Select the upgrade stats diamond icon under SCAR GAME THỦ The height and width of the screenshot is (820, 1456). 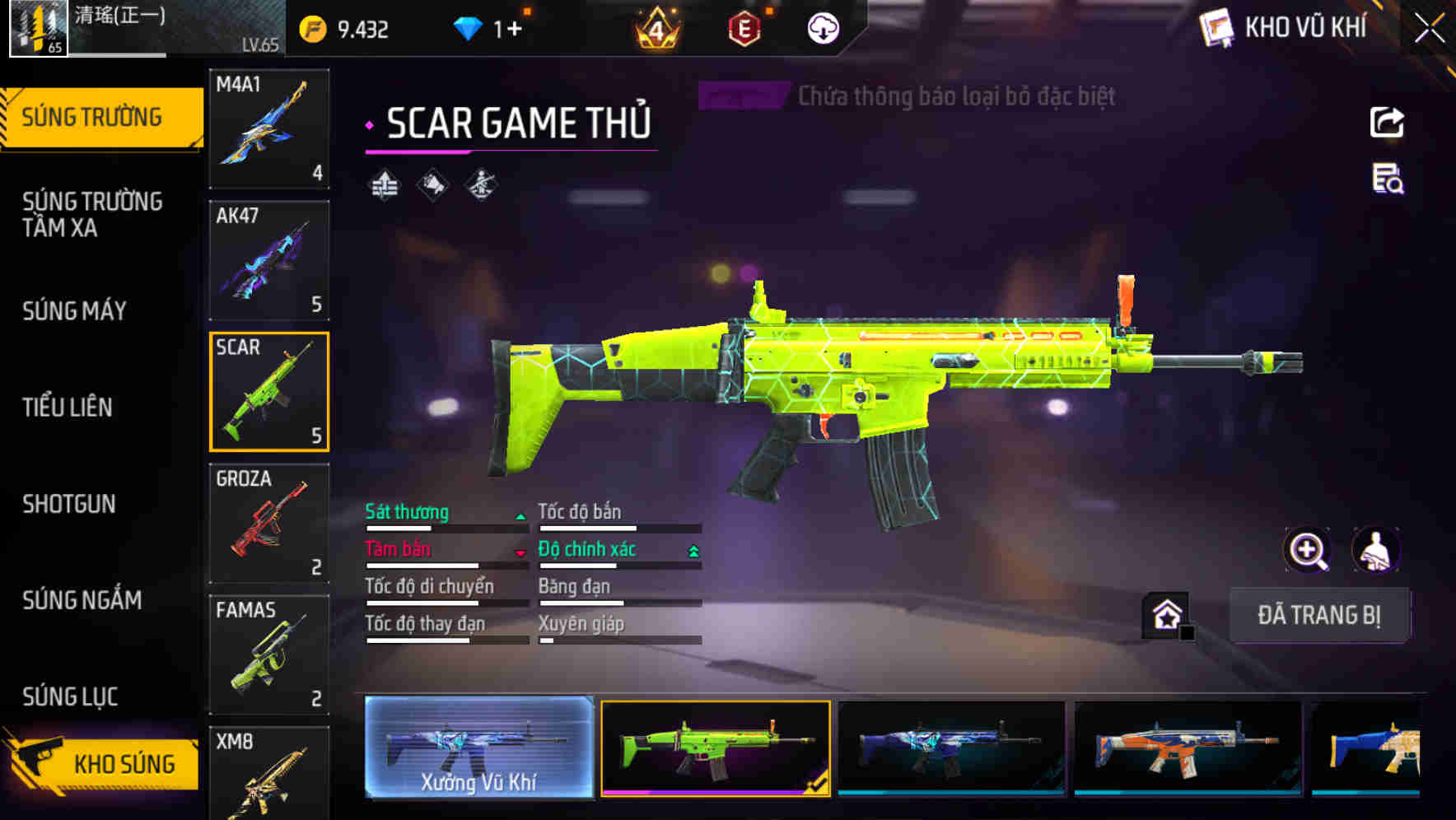tap(384, 184)
